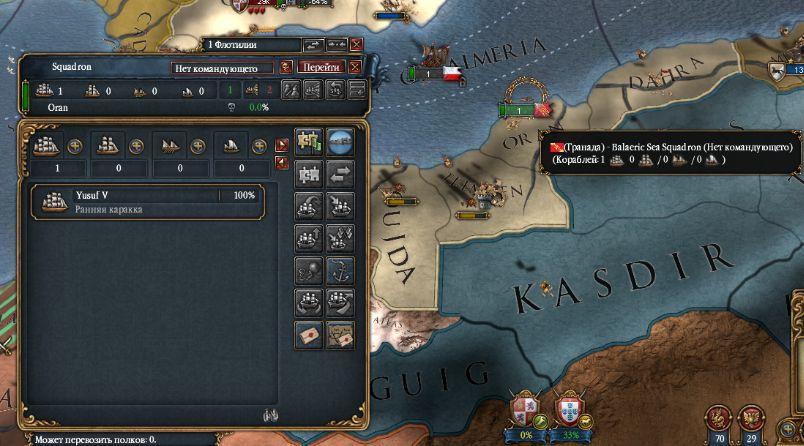
Task: Click the yellow-green puzzle pieces icon
Action: coord(308,141)
